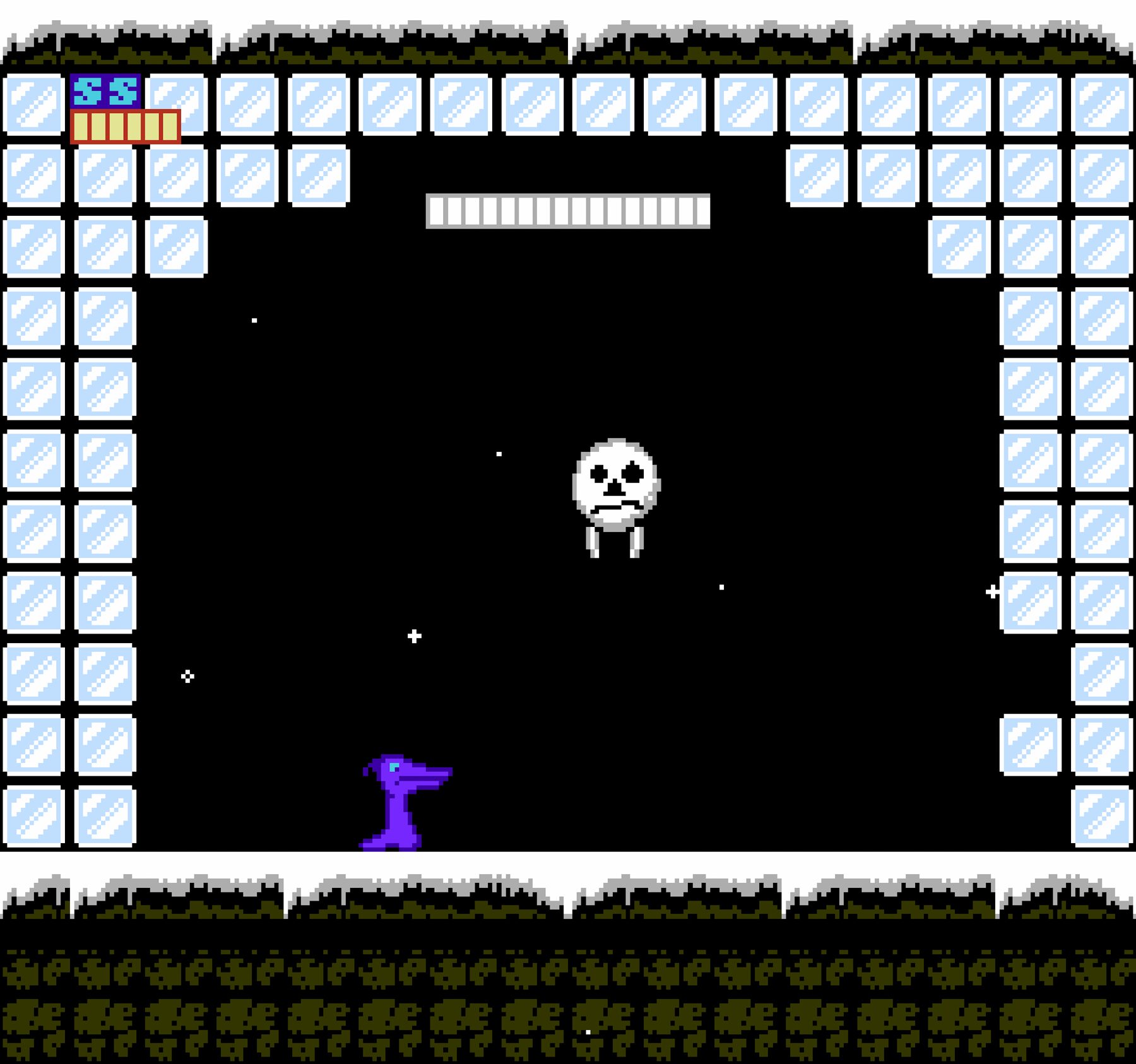Click the tiny white star below the platform

(254, 321)
